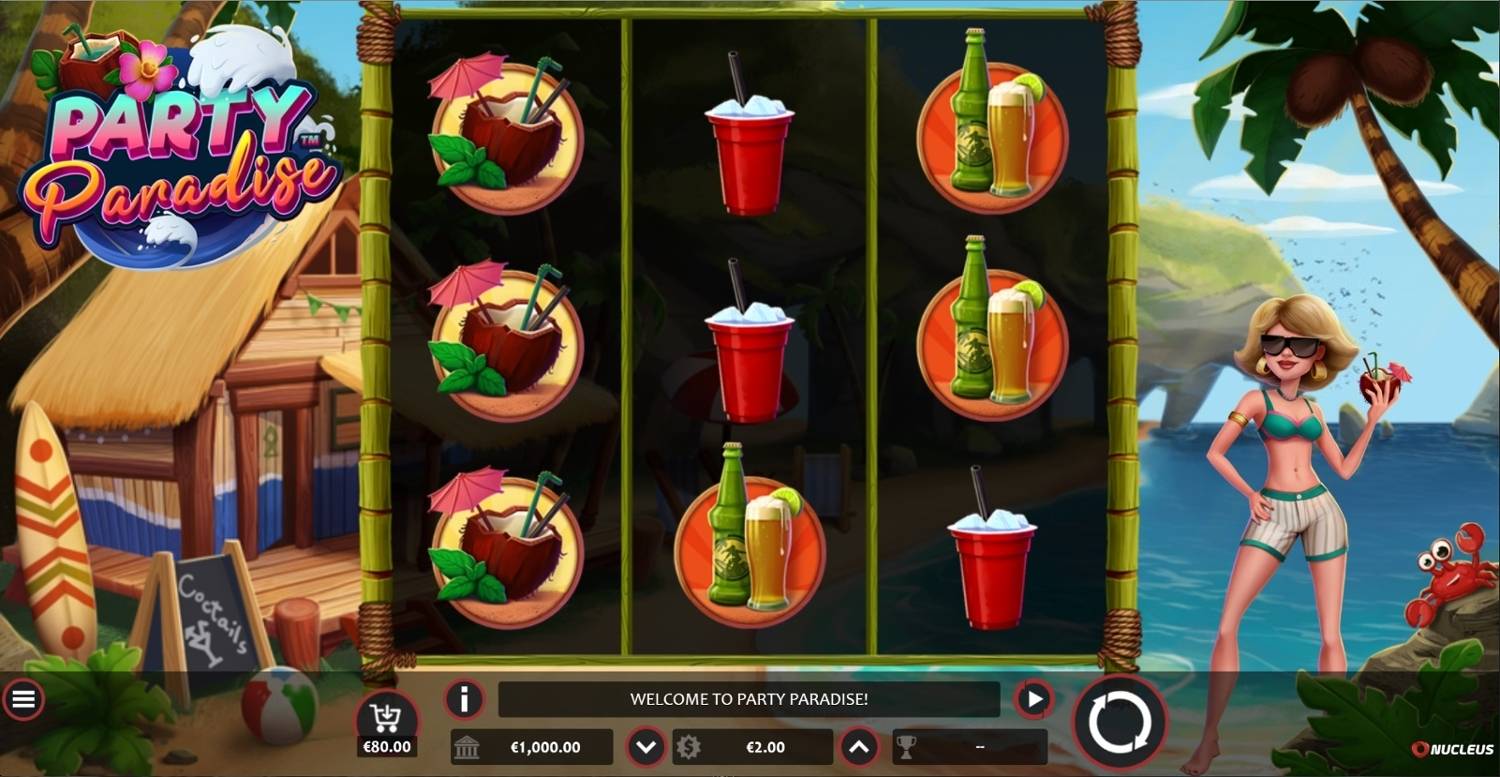Select the welcome message banner
Image resolution: width=1500 pixels, height=777 pixels.
tap(750, 699)
